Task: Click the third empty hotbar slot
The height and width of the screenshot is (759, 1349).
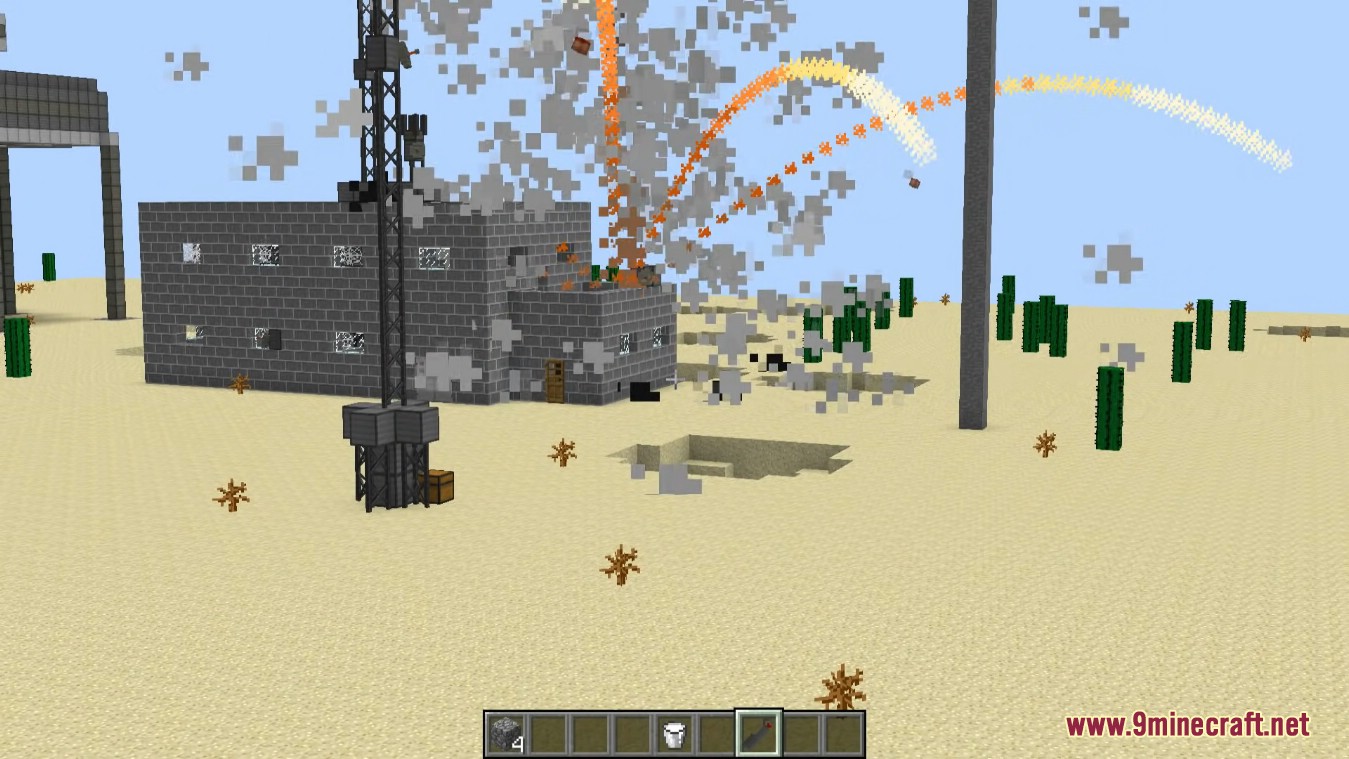Action: point(589,732)
